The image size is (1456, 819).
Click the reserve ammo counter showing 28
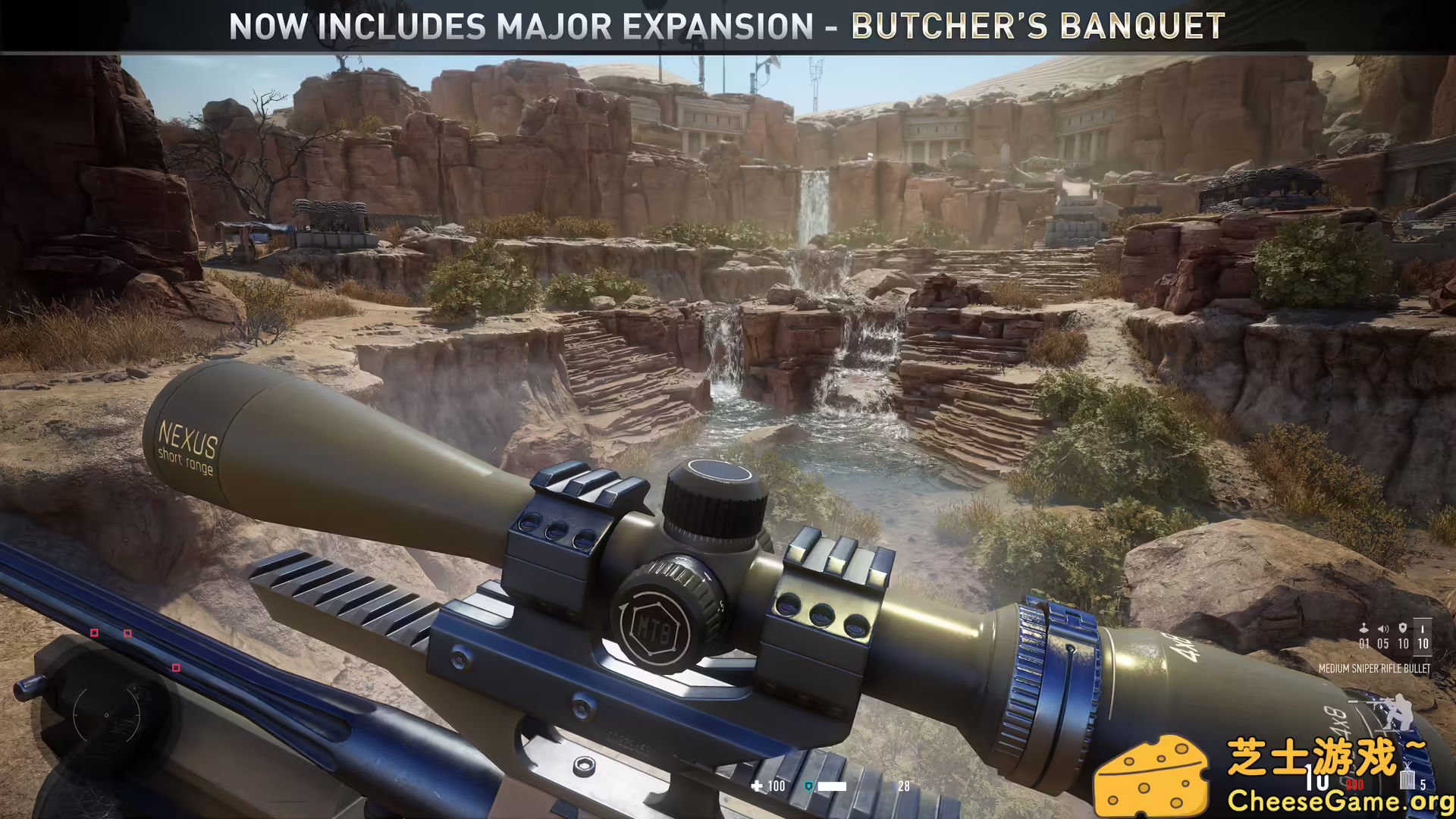[x=904, y=786]
